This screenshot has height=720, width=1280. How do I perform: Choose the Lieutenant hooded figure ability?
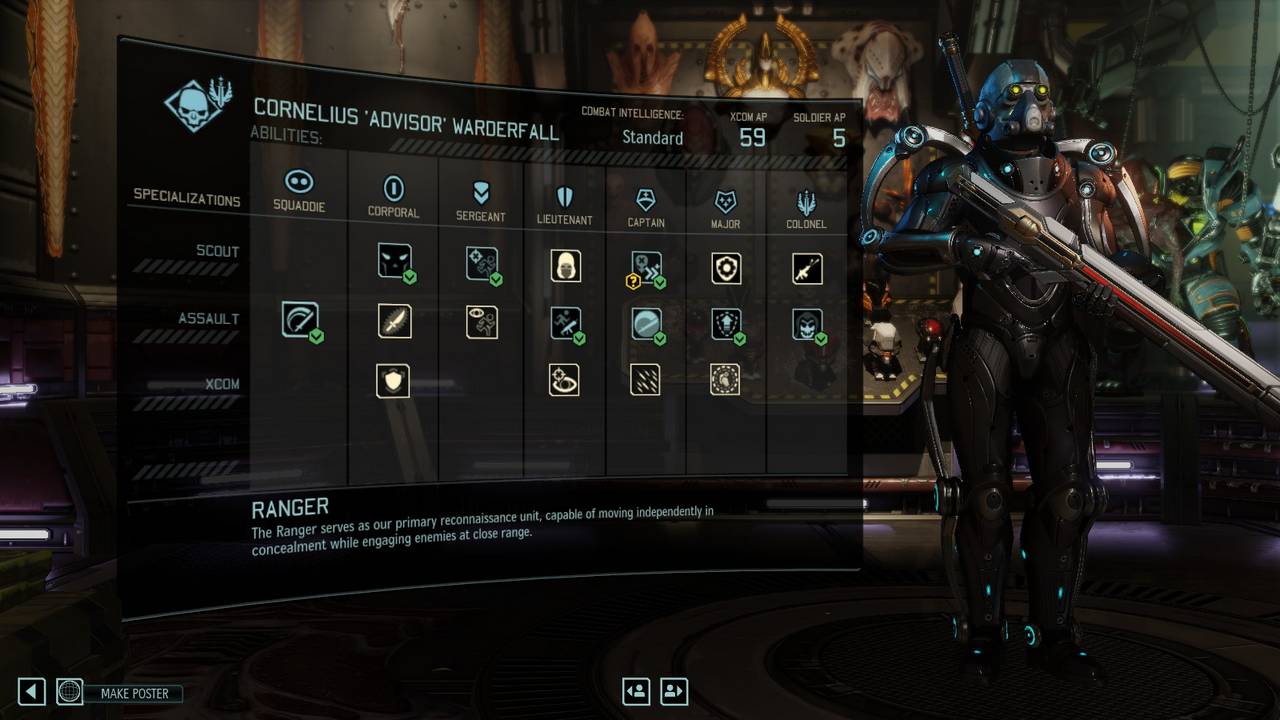[x=566, y=265]
